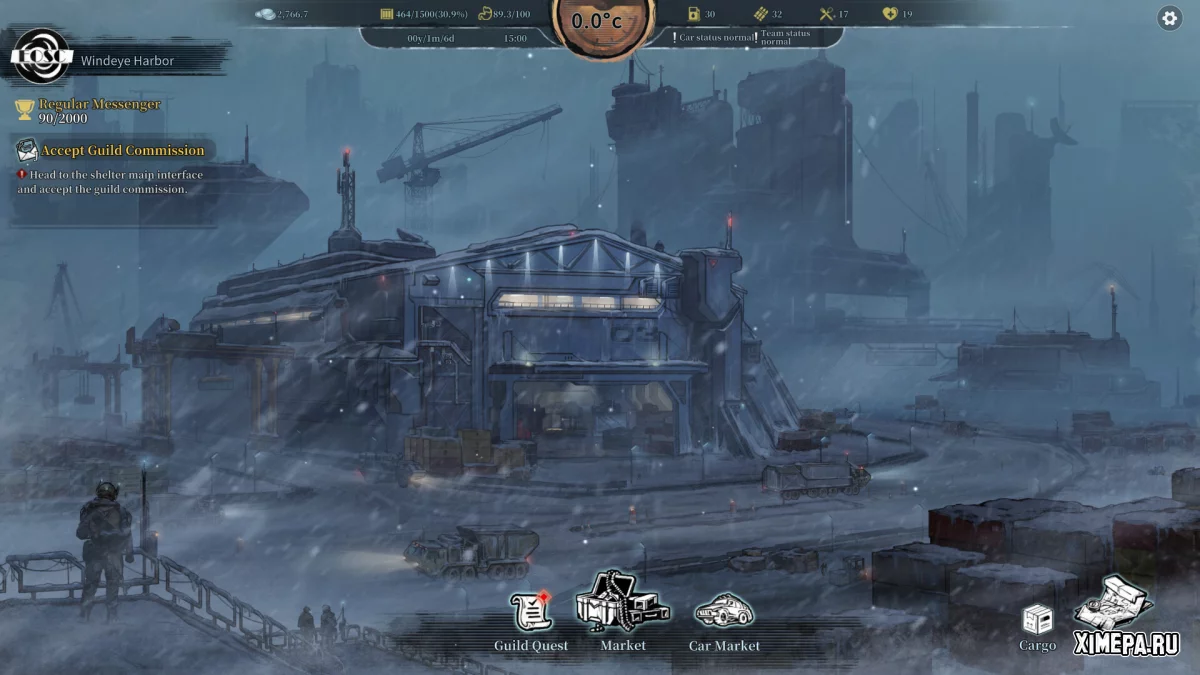Show the Regular Messenger rank trophy
Image resolution: width=1200 pixels, height=675 pixels.
click(x=25, y=110)
